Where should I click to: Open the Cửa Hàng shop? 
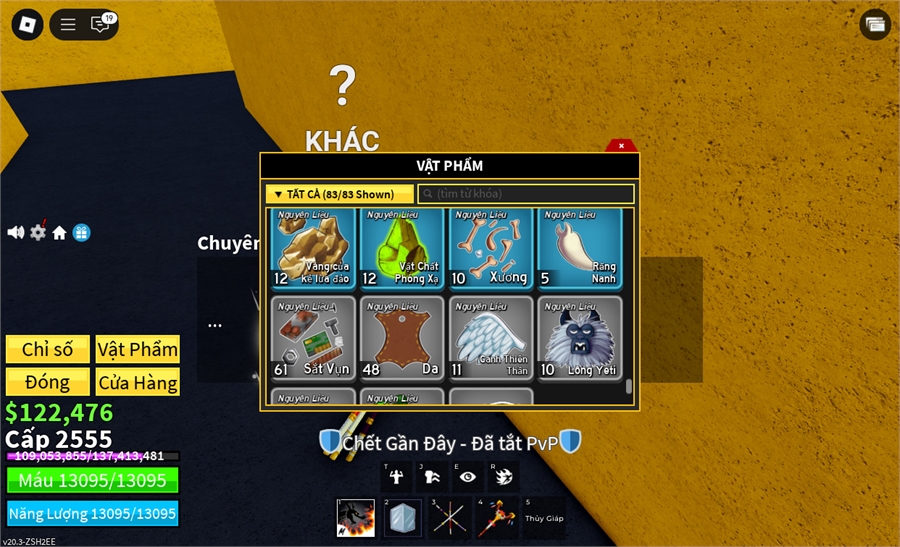(x=138, y=382)
